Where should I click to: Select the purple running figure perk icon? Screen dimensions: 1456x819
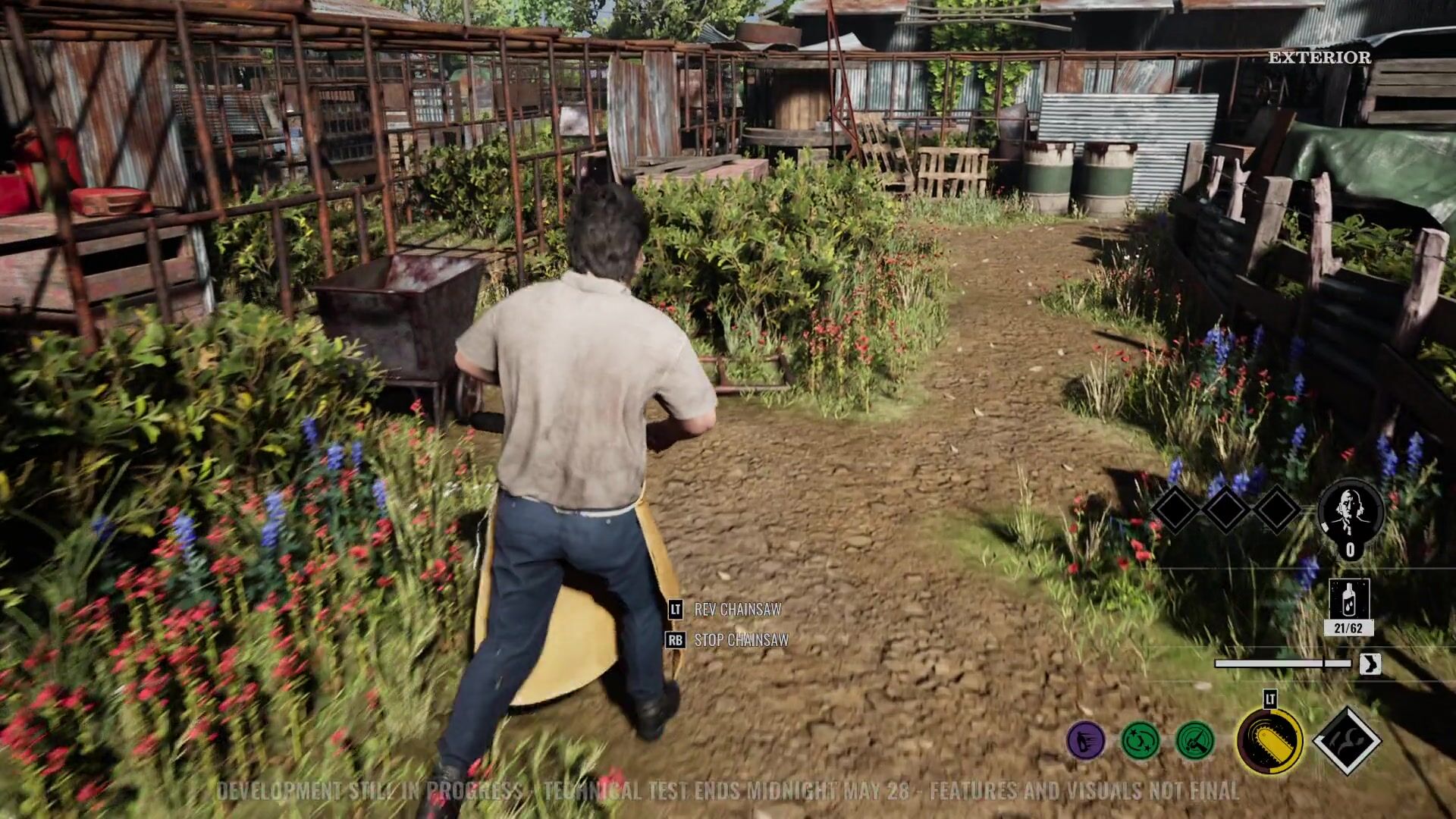[1085, 740]
